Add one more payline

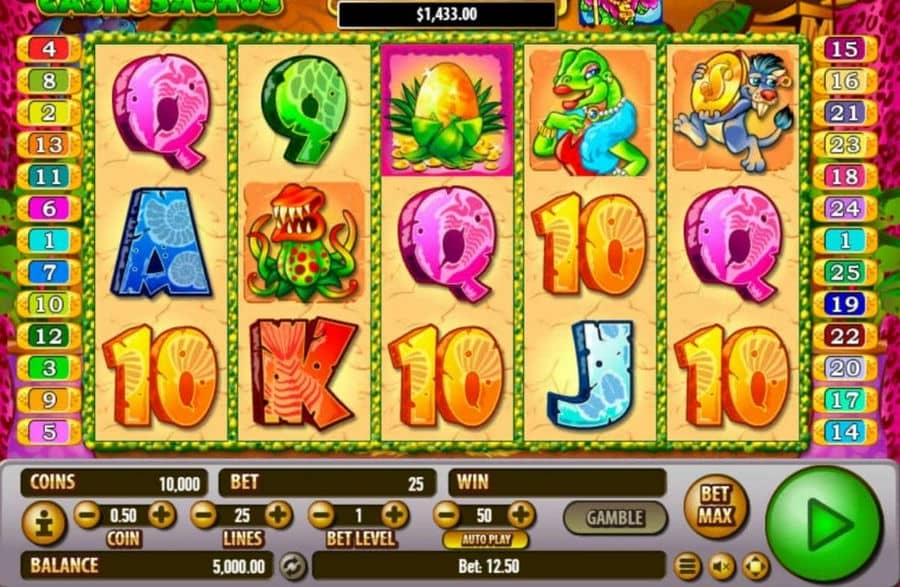tap(278, 516)
